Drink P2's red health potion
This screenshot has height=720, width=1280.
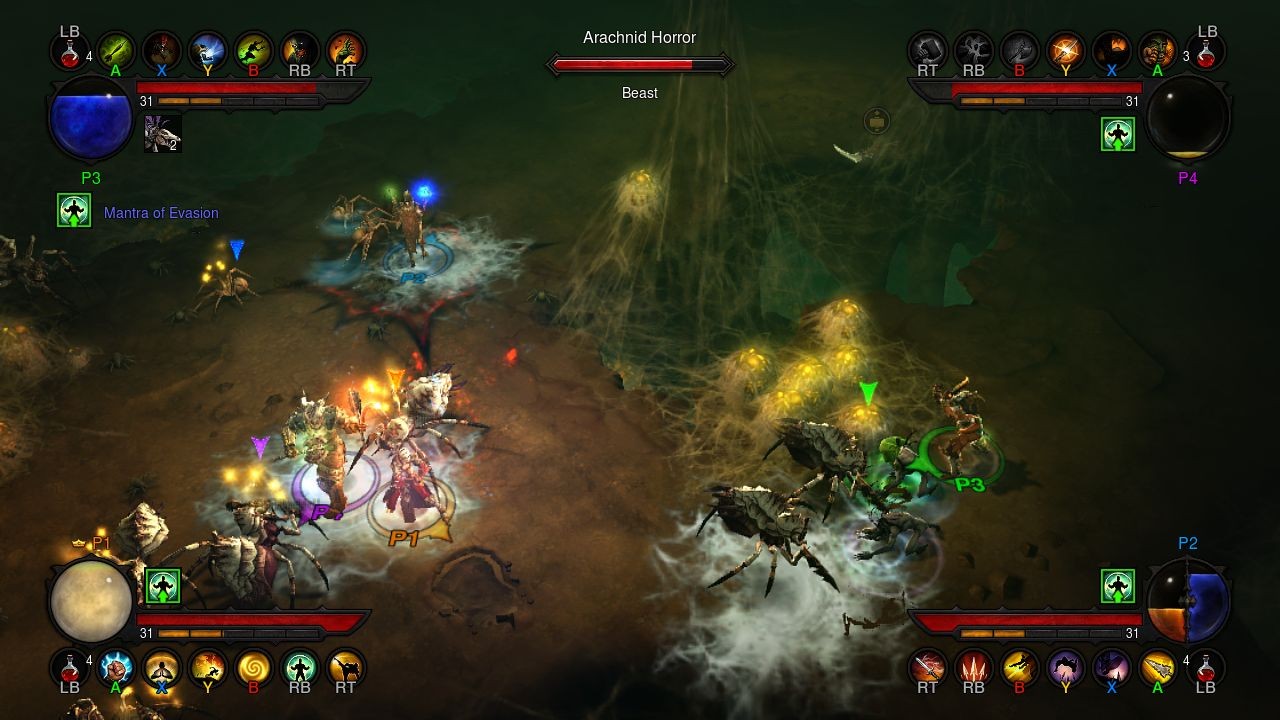[1207, 665]
